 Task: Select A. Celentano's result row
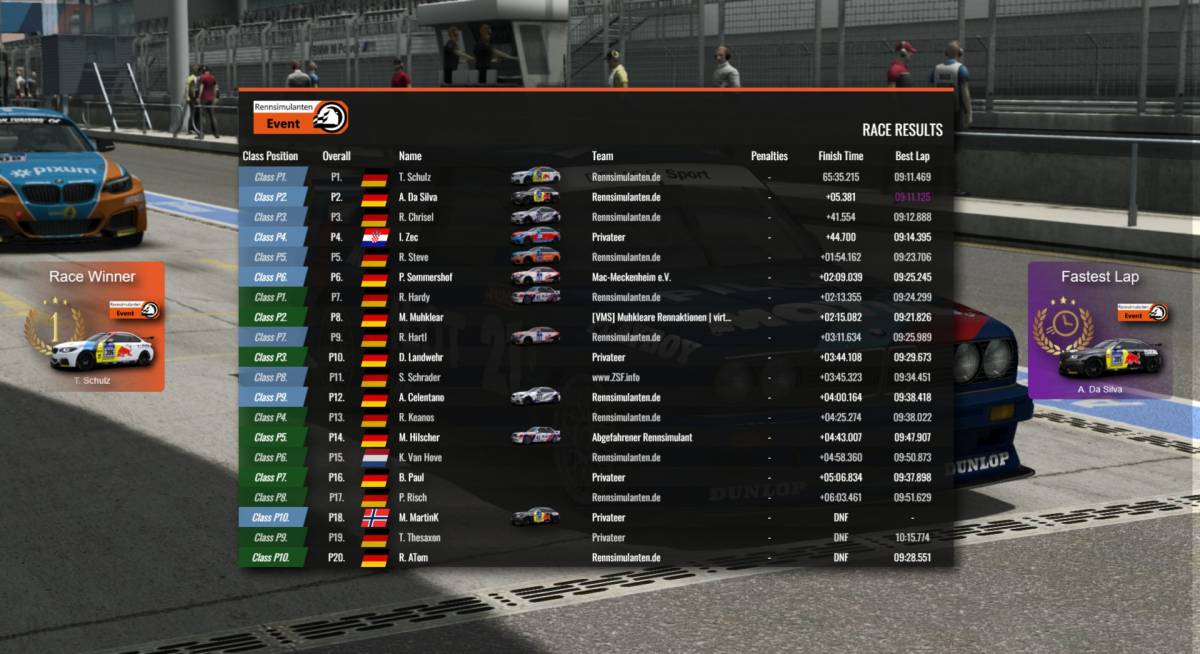[595, 397]
